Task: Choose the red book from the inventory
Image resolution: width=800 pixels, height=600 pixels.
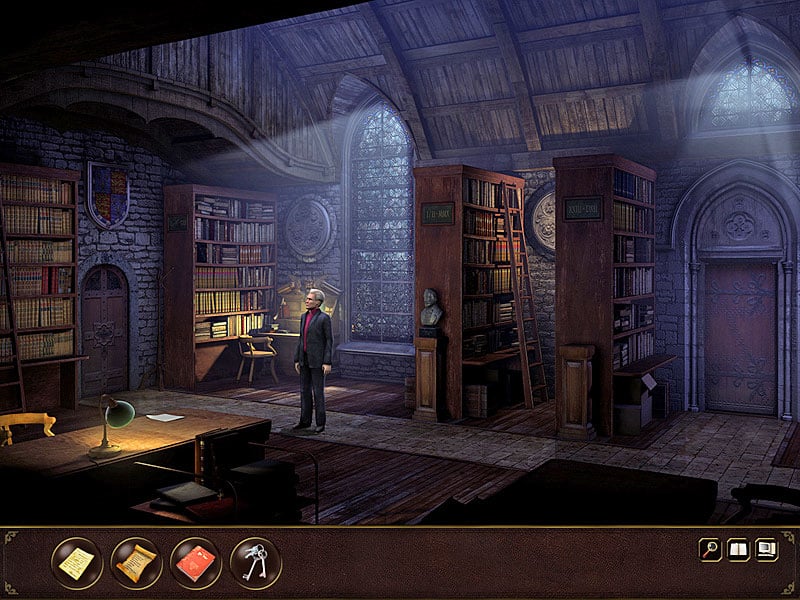Action: pyautogui.click(x=196, y=563)
